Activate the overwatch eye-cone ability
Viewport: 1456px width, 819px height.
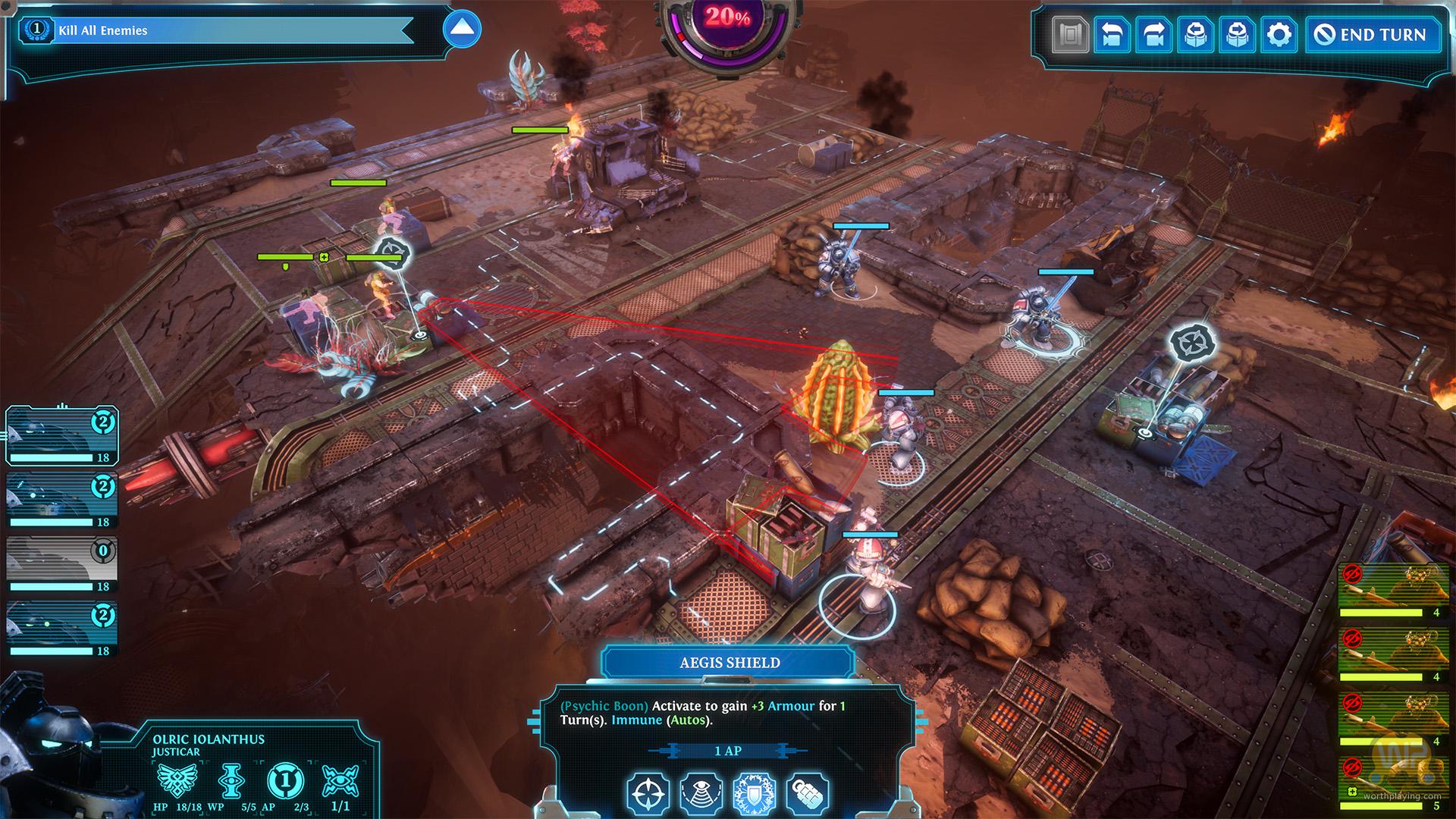pos(701,792)
